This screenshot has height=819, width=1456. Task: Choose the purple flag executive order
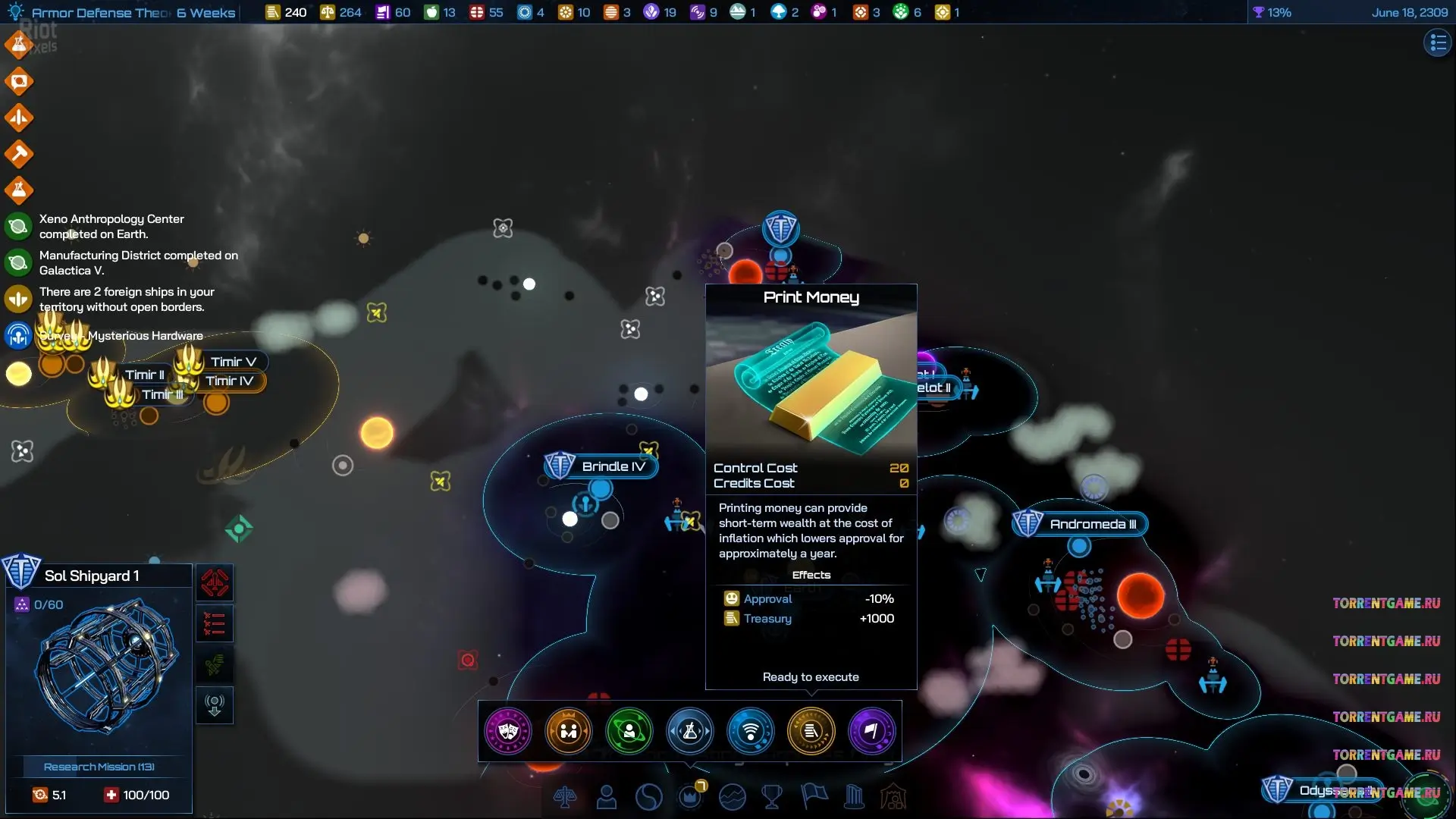click(x=872, y=731)
